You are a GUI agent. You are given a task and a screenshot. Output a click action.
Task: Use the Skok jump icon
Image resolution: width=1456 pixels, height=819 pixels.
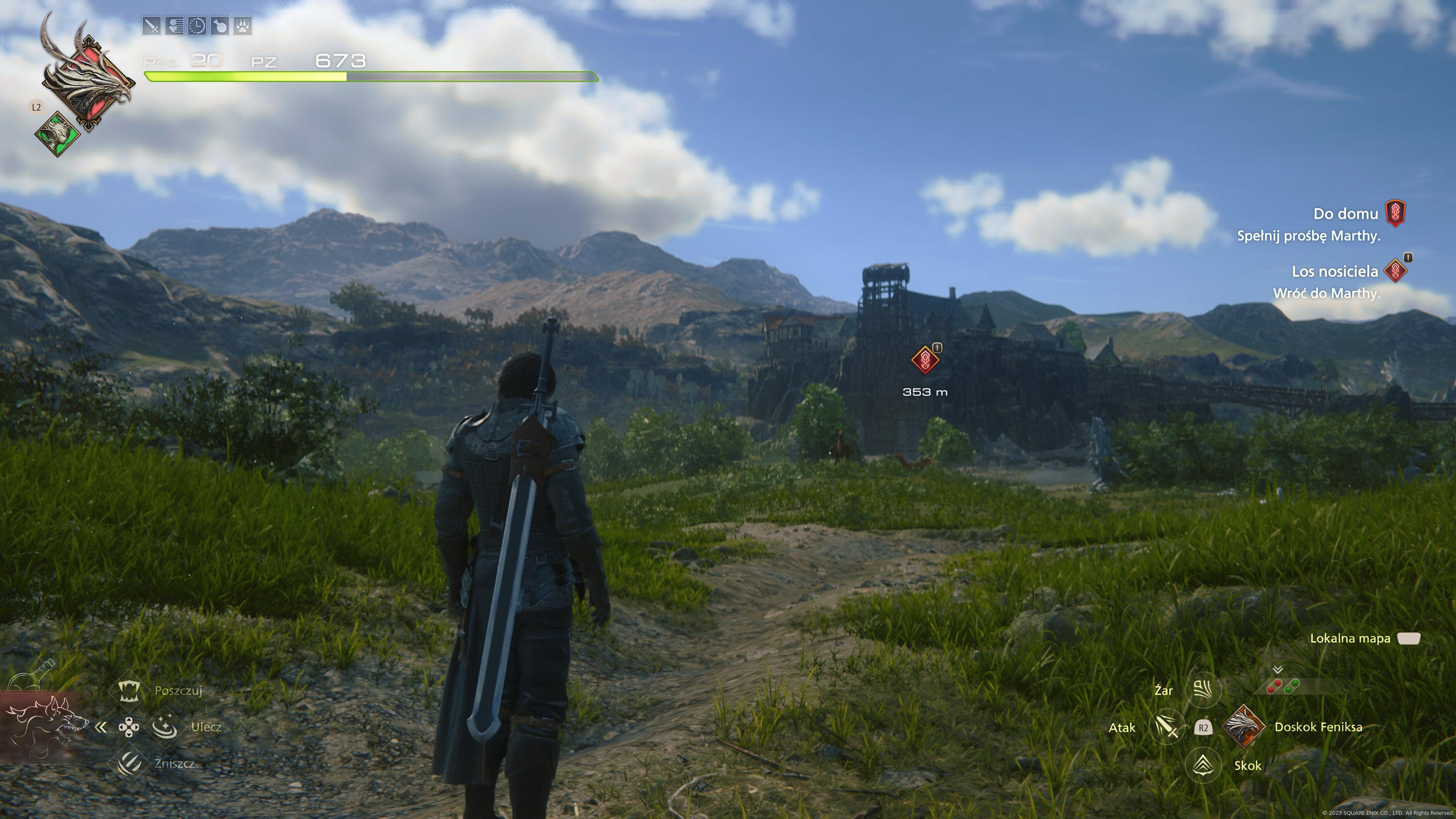click(1203, 765)
